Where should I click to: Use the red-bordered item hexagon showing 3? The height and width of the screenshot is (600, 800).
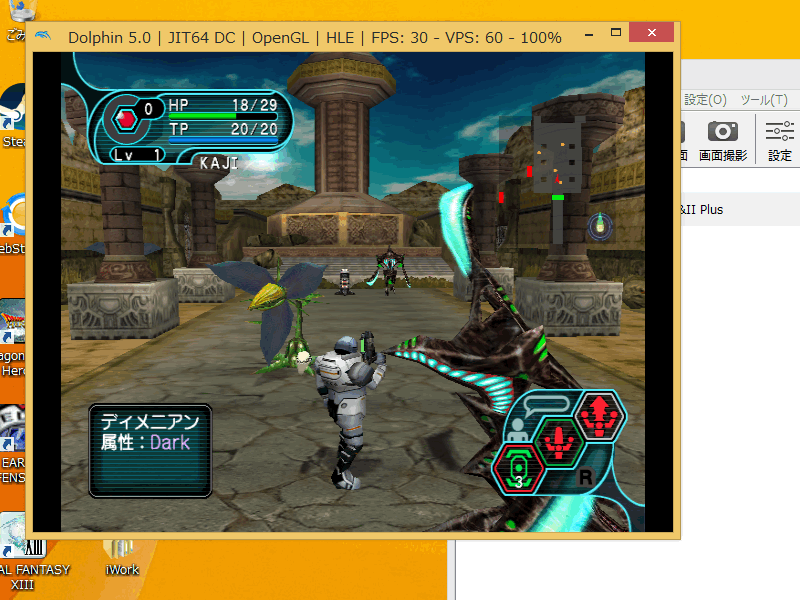[519, 468]
